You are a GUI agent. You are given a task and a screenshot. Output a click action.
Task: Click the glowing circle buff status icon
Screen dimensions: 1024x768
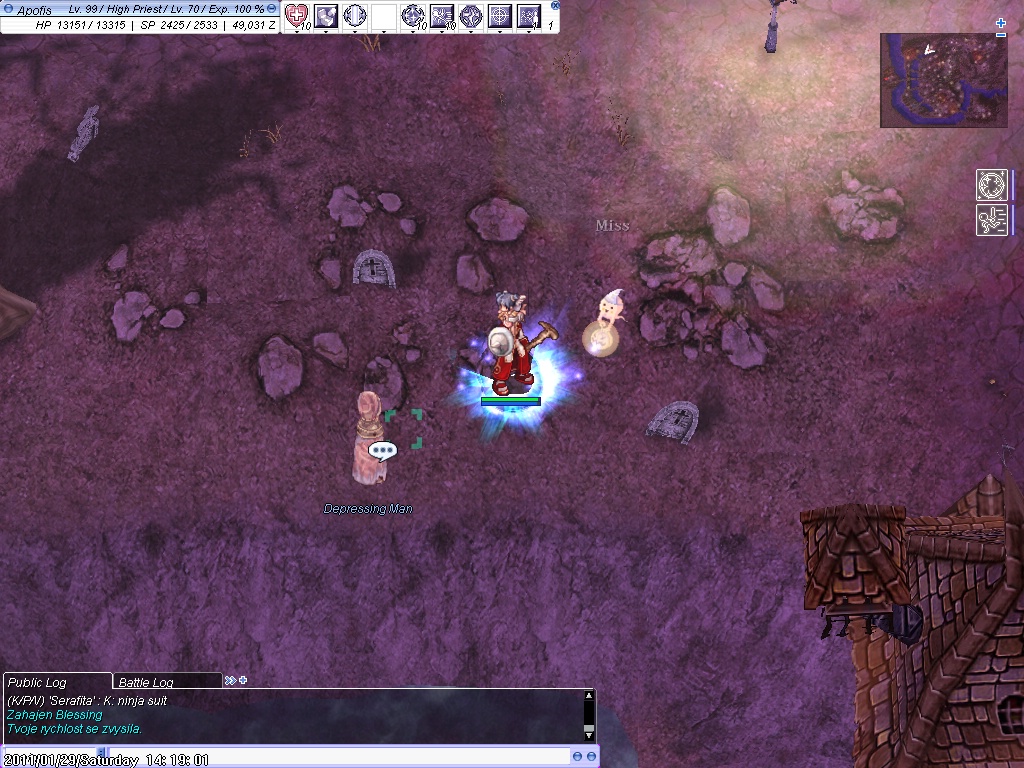[991, 185]
